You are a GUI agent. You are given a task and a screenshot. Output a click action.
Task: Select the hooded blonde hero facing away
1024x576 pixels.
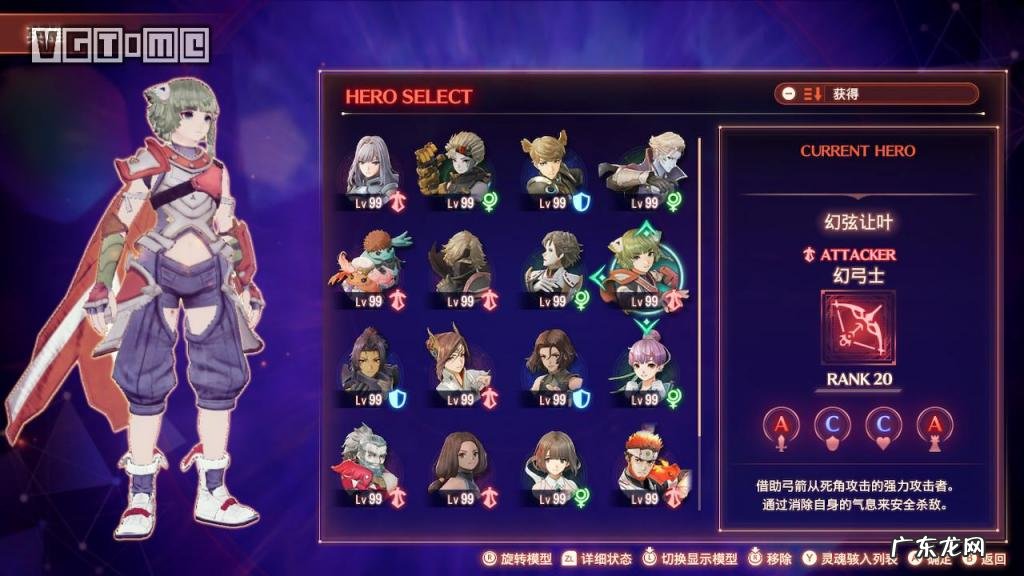[x=460, y=265]
